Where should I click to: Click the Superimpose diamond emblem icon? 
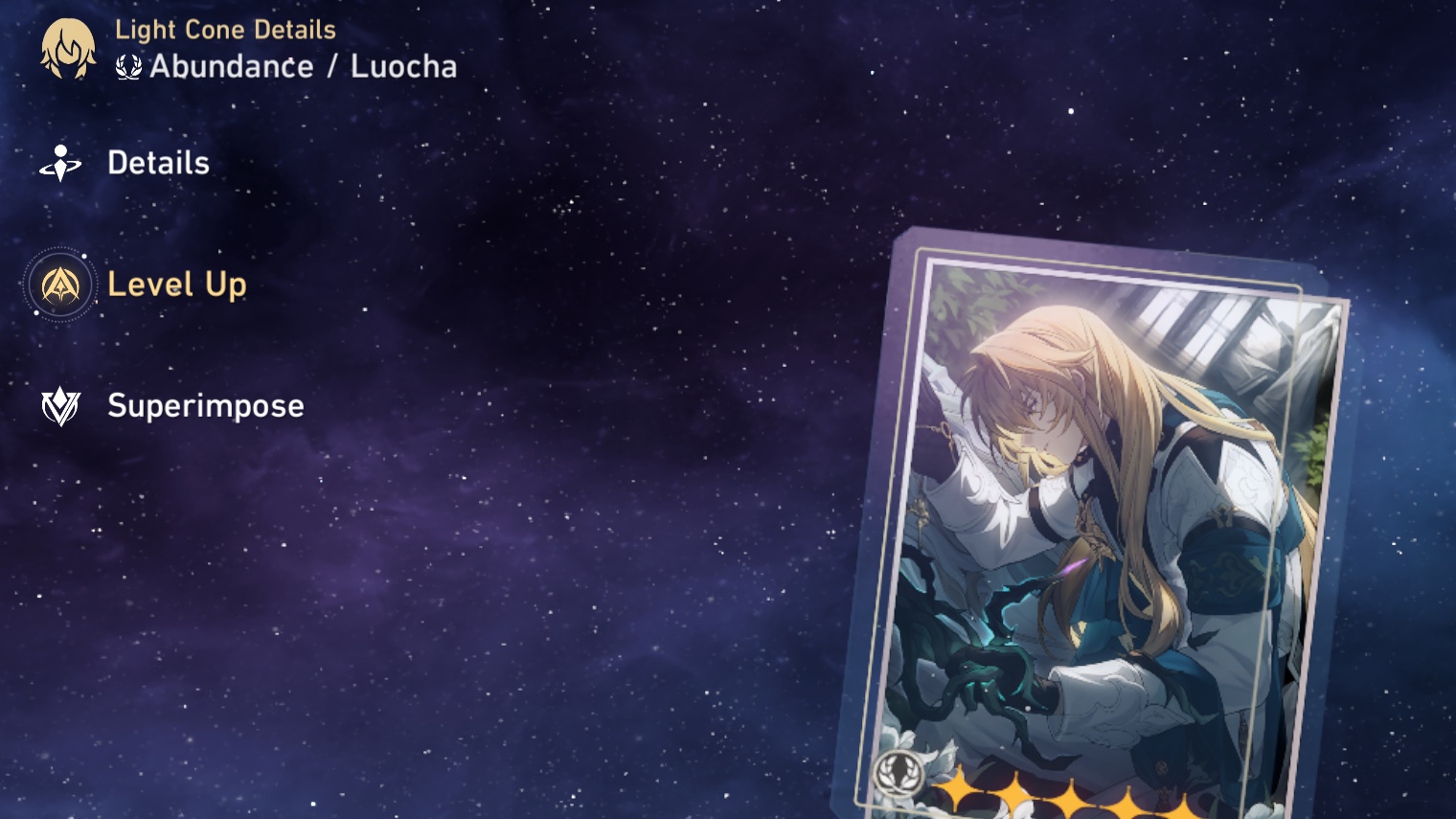coord(59,406)
